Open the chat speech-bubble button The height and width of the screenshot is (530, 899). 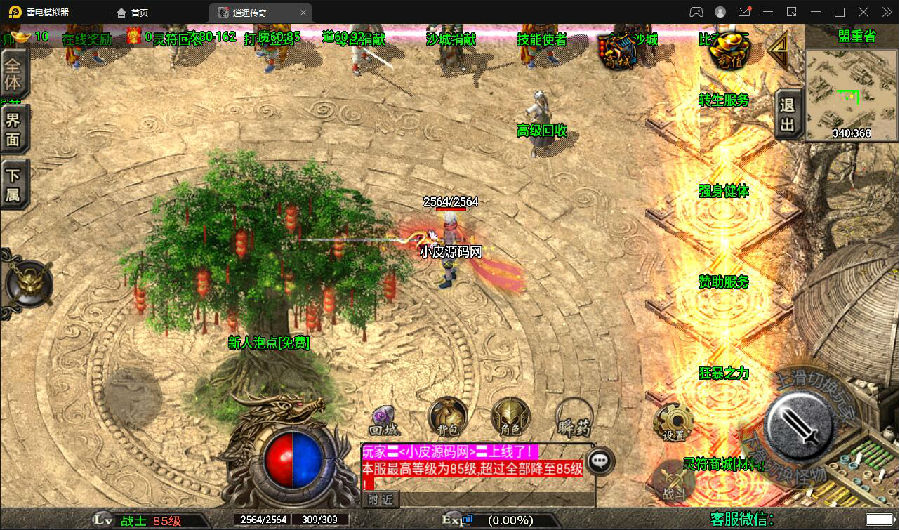(x=600, y=461)
